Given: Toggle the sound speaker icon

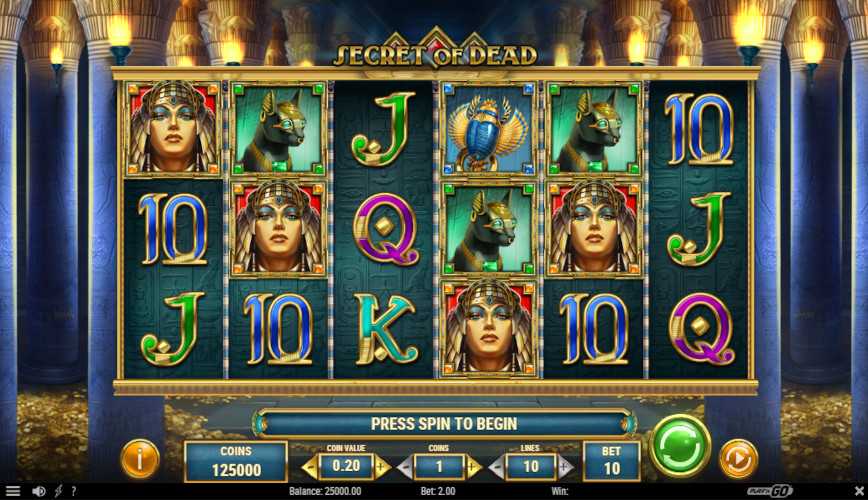Looking at the screenshot, I should point(39,491).
